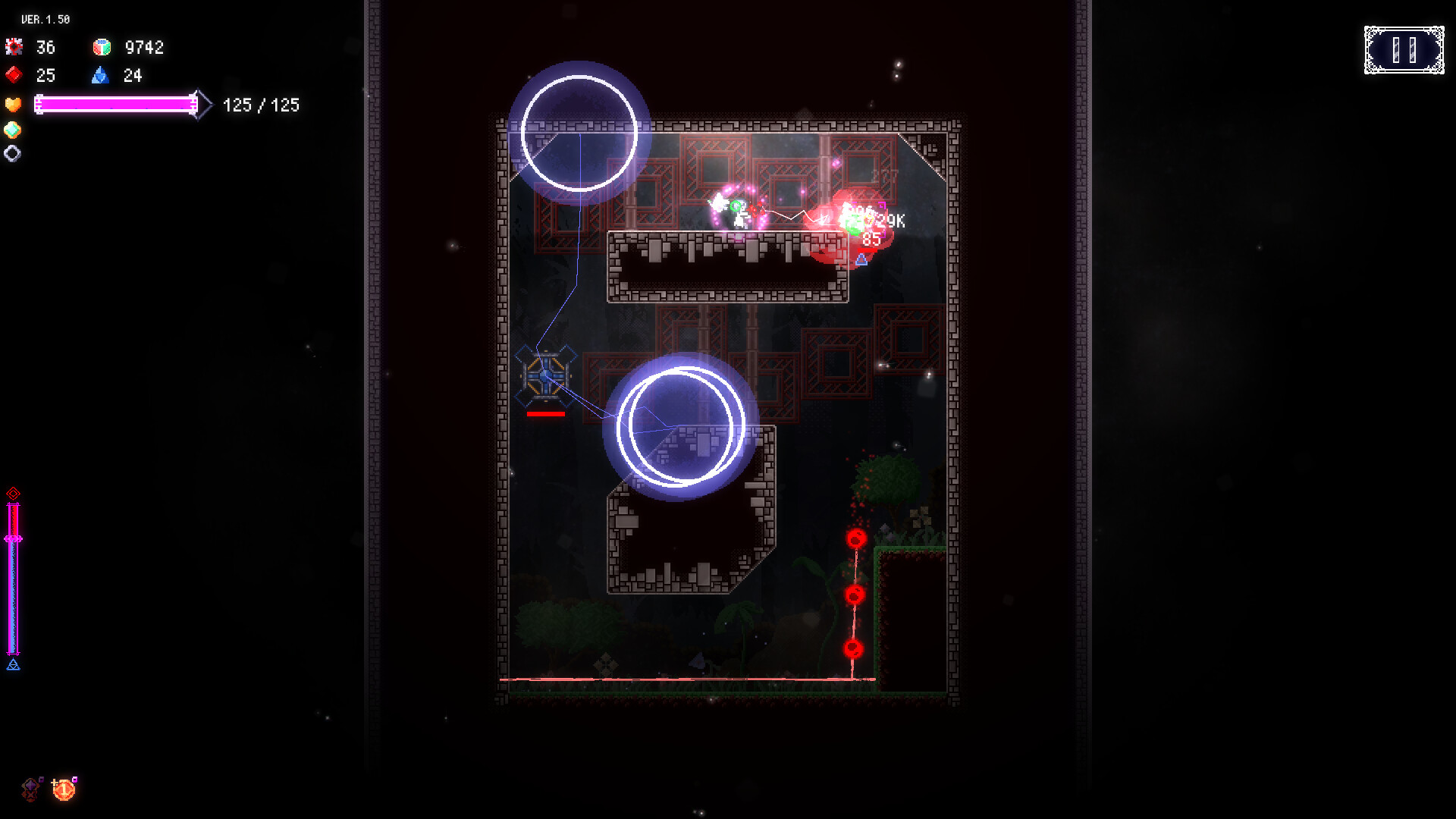This screenshot has width=1456, height=819.
Task: Select the green diamond gem icon below the heart
Action: pos(12,129)
